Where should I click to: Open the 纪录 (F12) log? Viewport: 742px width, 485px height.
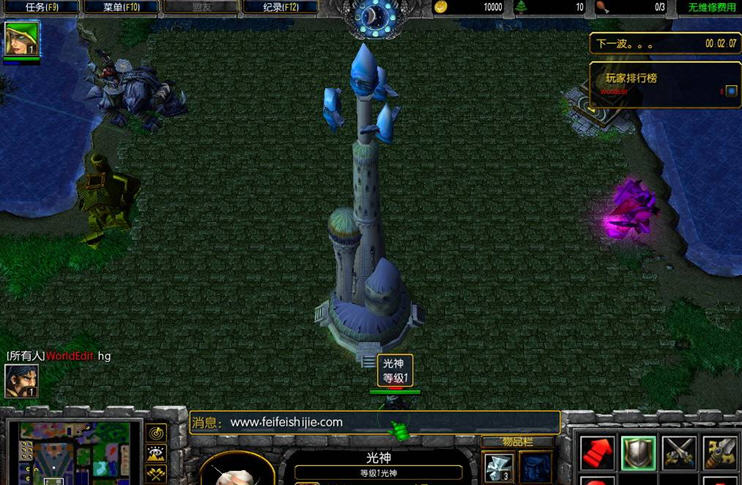(281, 7)
